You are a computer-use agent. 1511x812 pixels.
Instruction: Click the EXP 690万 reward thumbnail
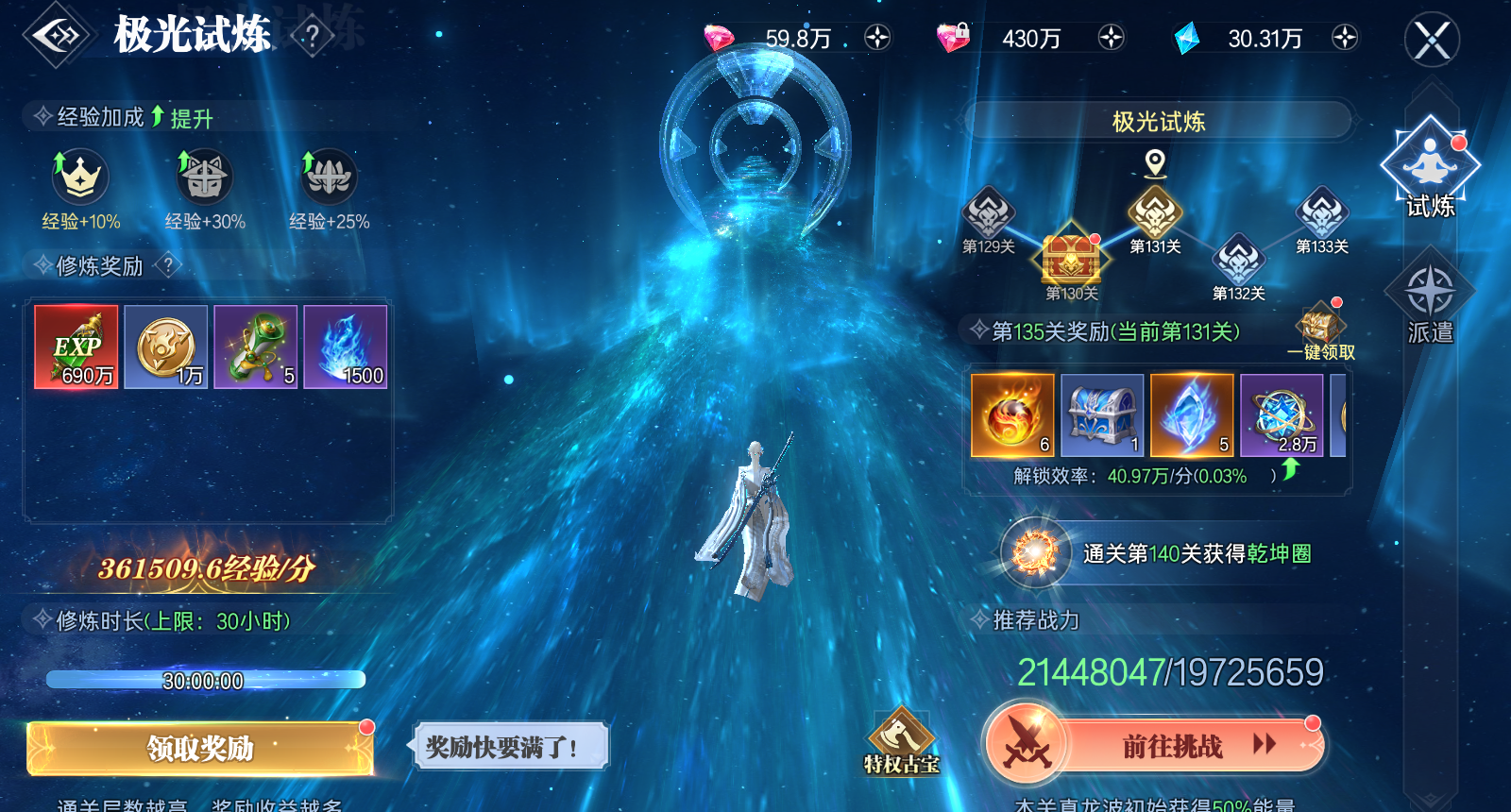point(76,348)
